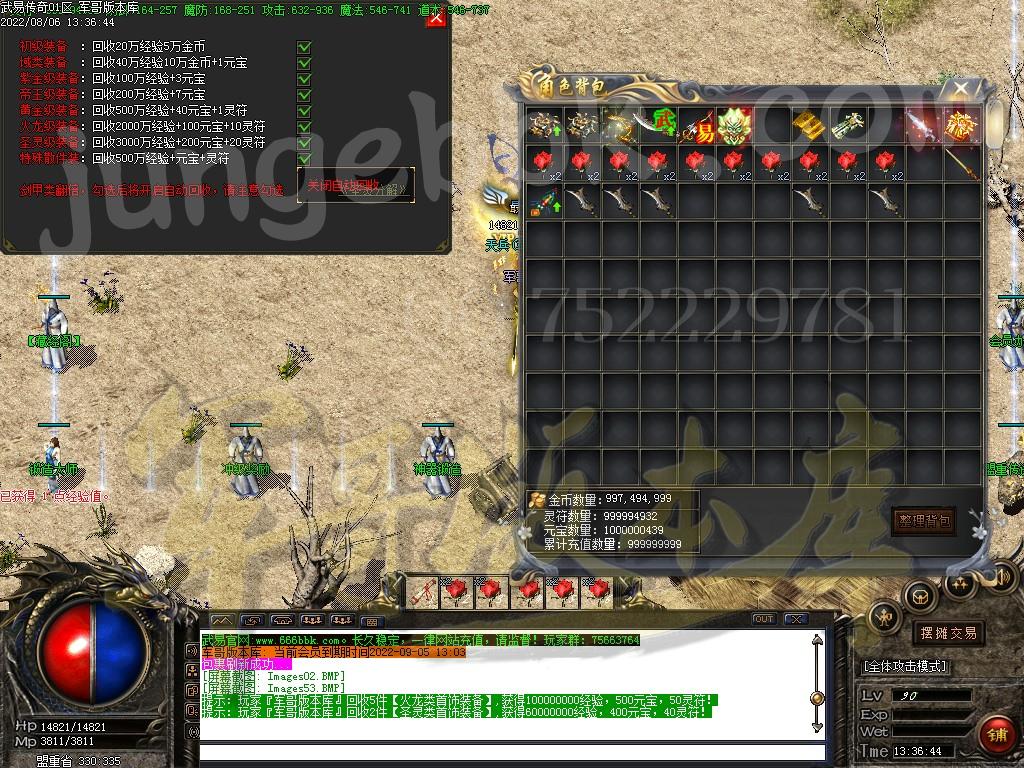Click the 关闭自动回收 button
The image size is (1024, 768).
355,185
